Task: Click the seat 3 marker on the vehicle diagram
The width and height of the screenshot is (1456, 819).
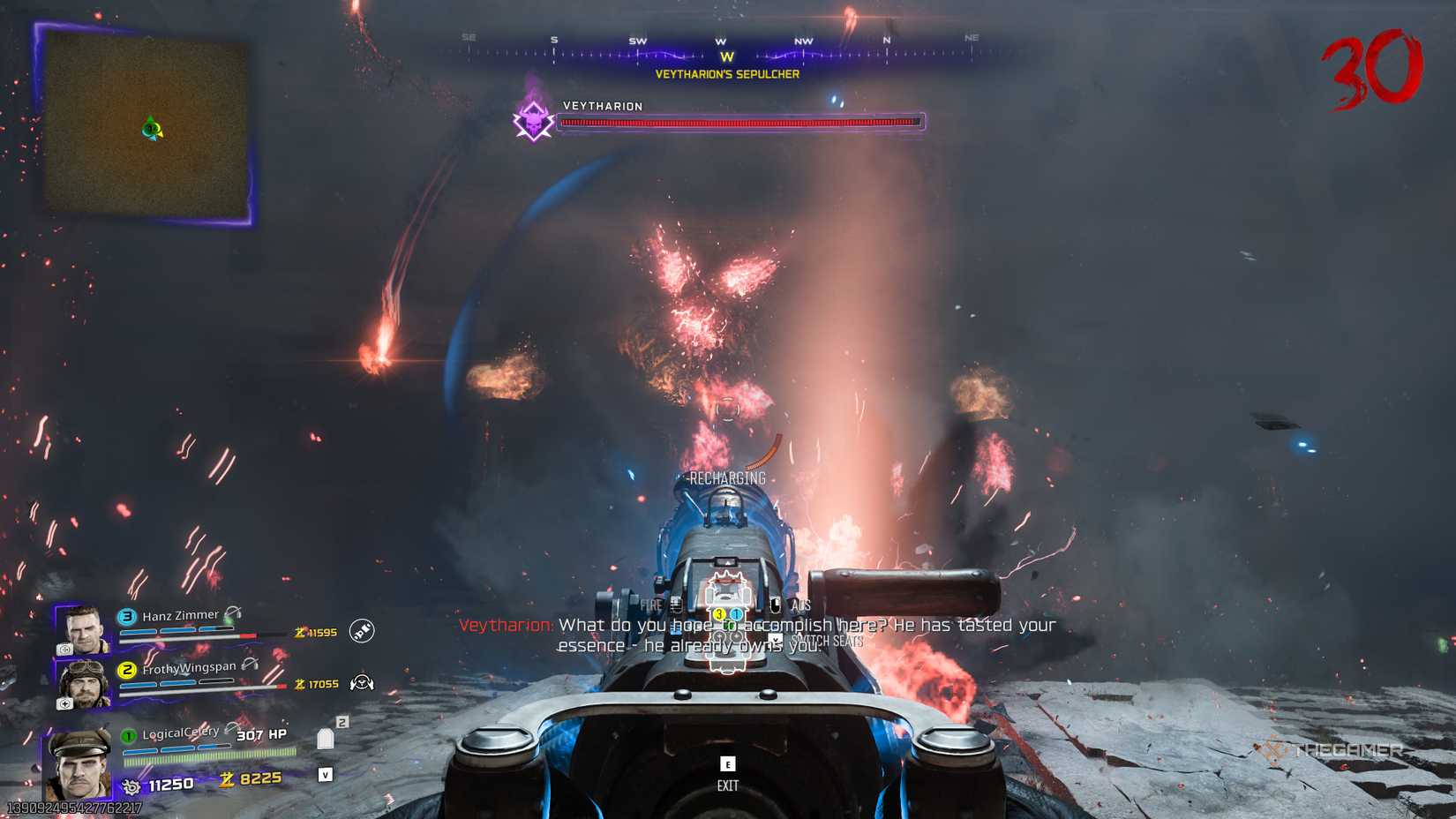Action: coord(719,614)
